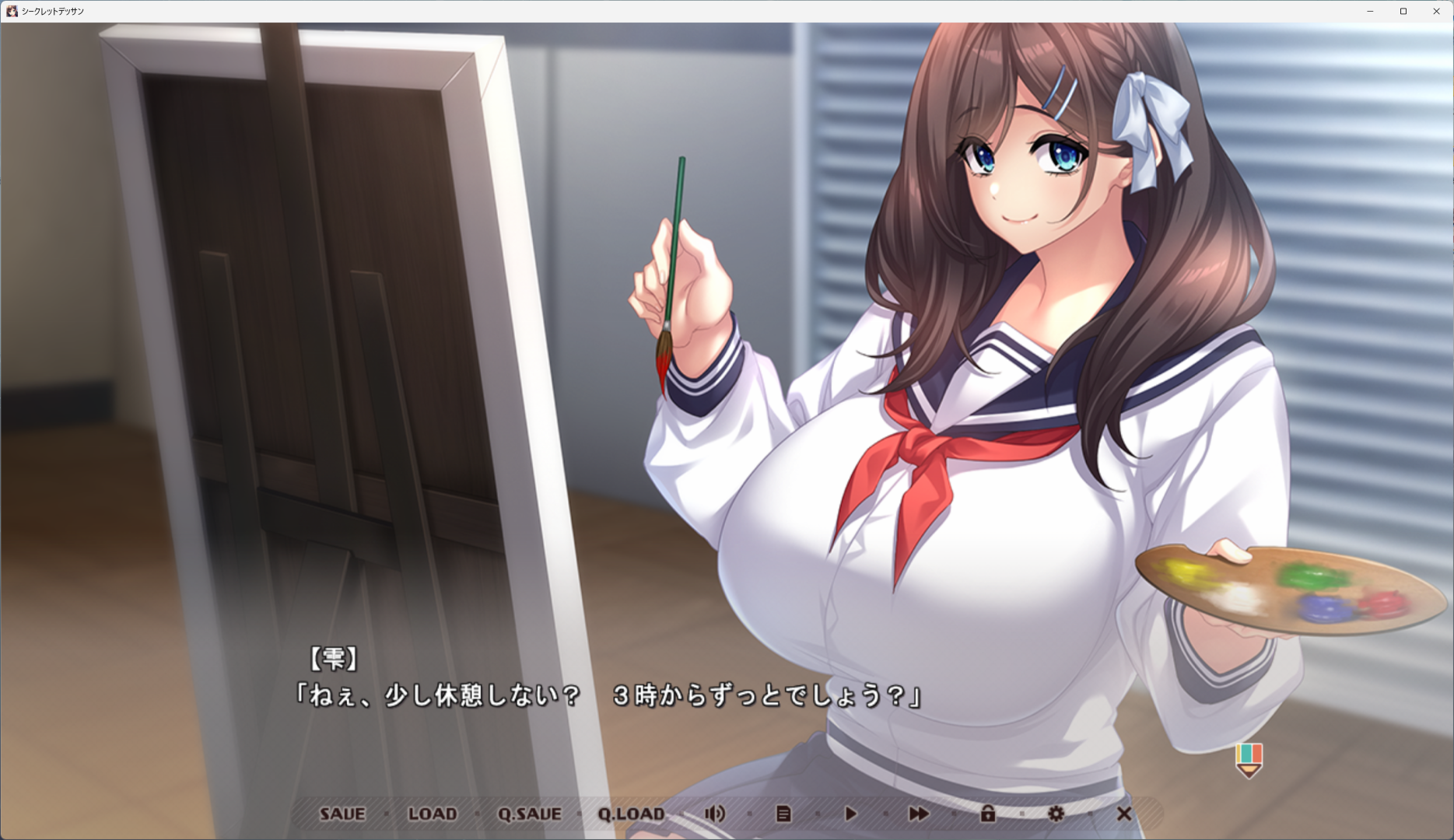Perform a quick load via Q.LOAD

632,814
